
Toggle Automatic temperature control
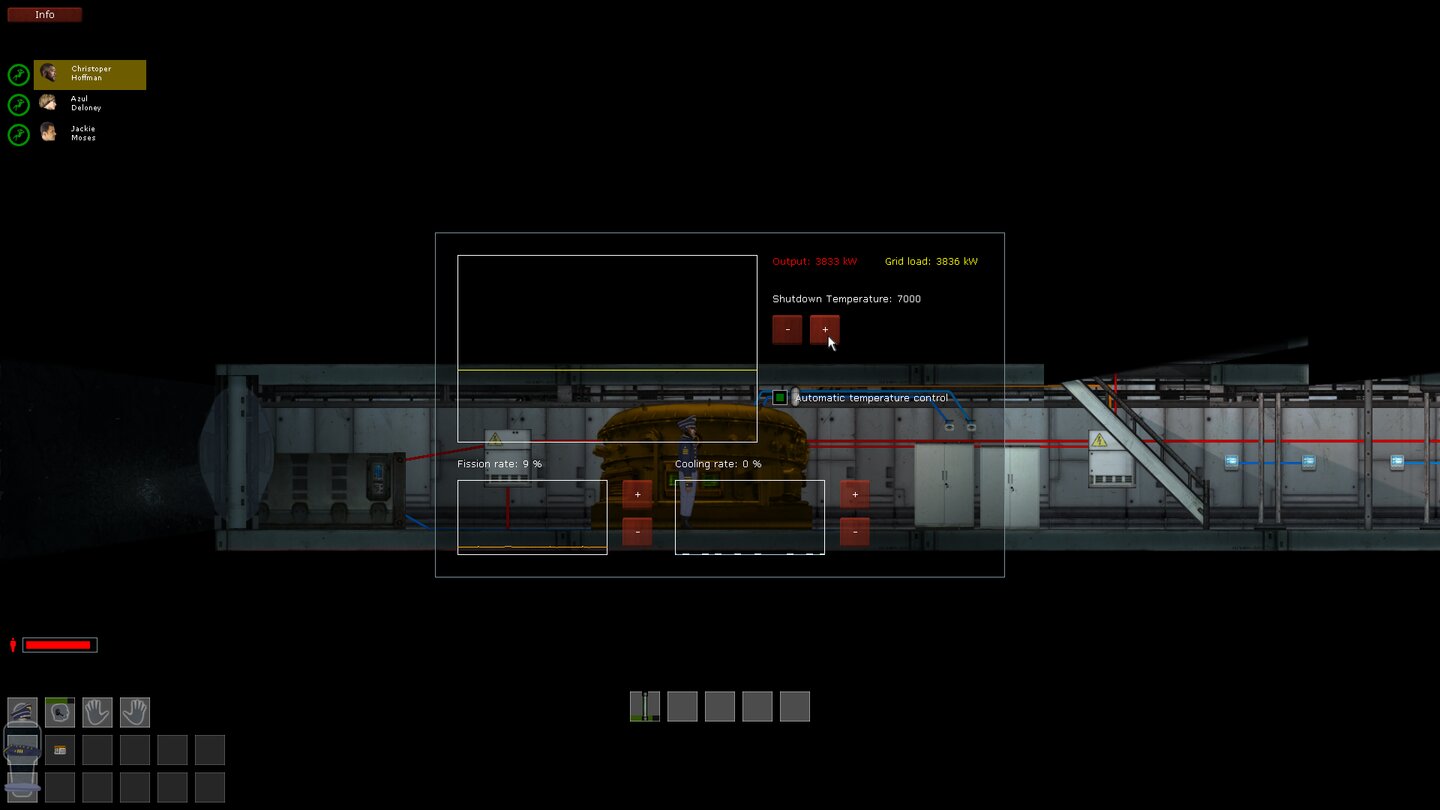tap(779, 397)
